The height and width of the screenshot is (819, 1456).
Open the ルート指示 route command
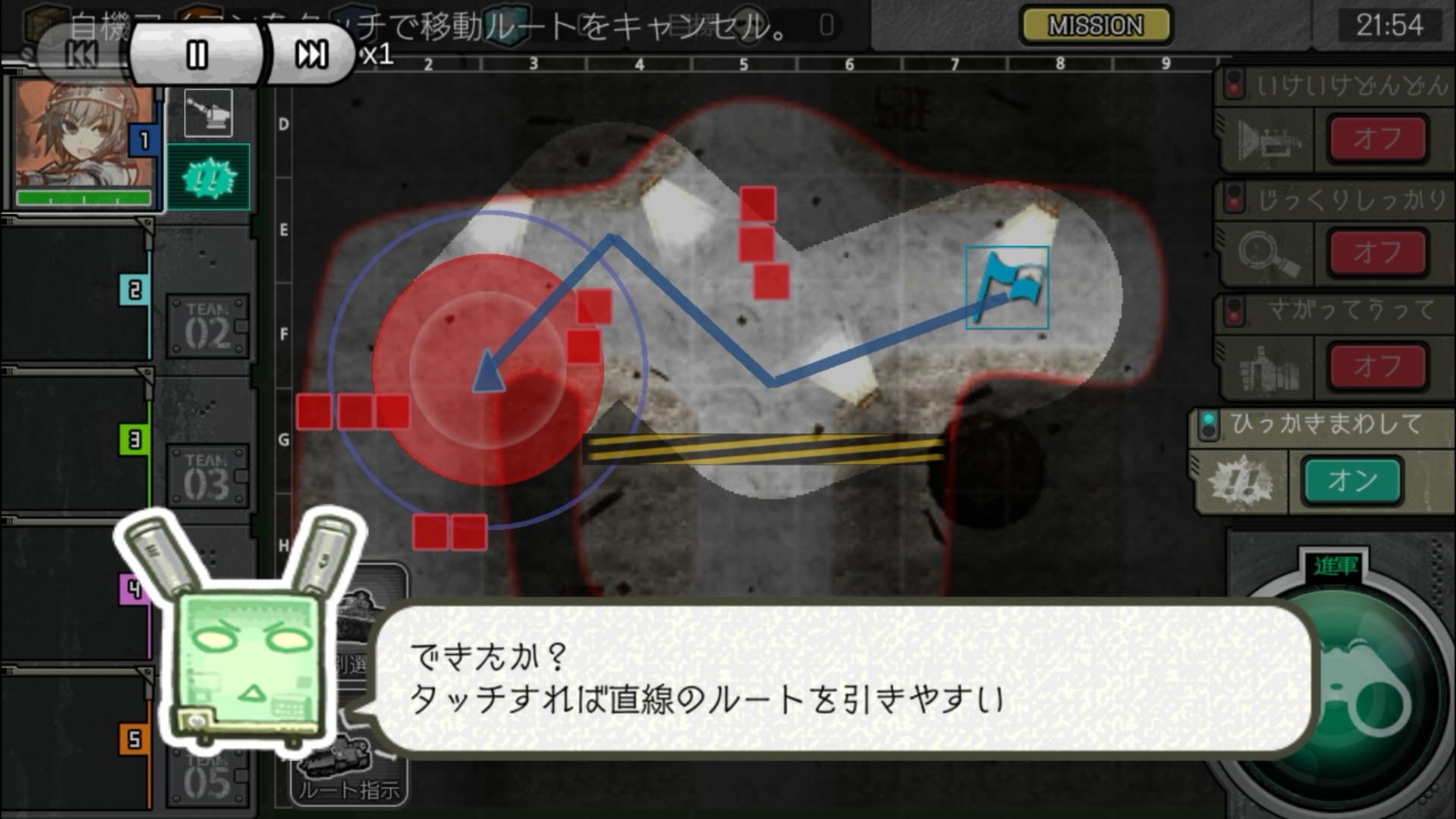tap(350, 781)
